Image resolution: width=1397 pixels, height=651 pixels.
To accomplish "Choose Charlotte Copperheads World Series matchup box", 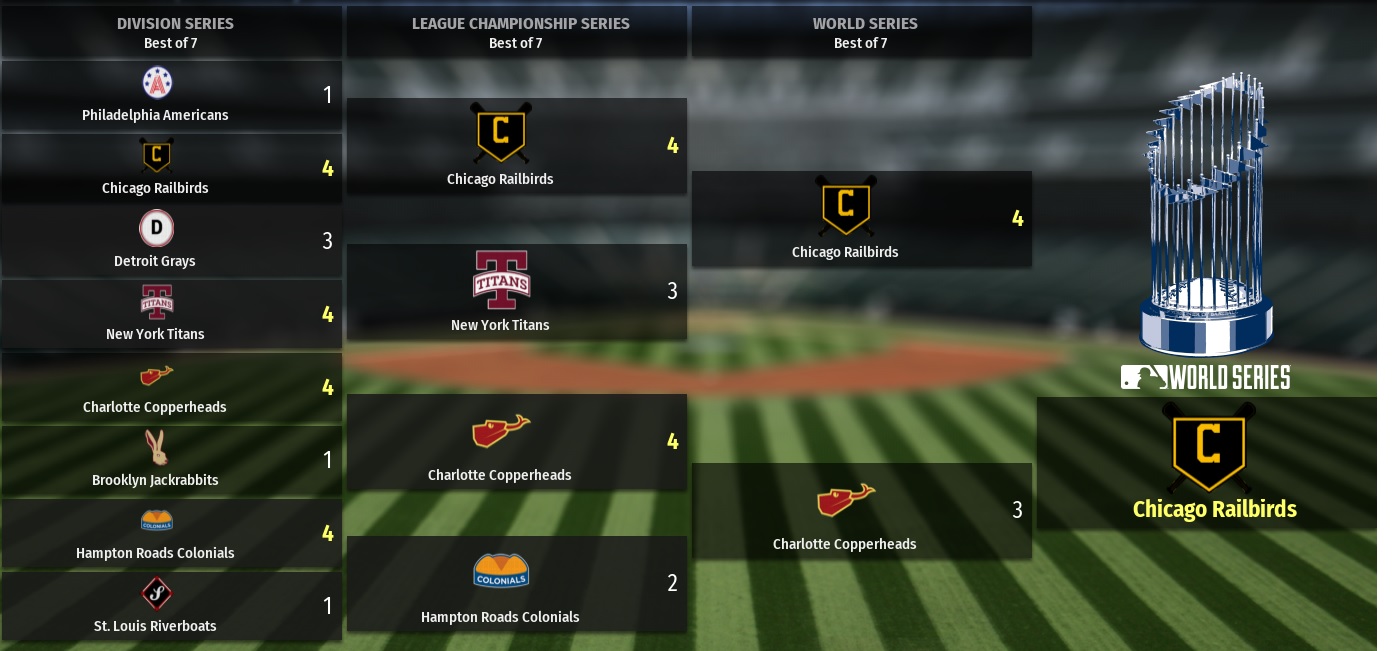I will click(861, 511).
